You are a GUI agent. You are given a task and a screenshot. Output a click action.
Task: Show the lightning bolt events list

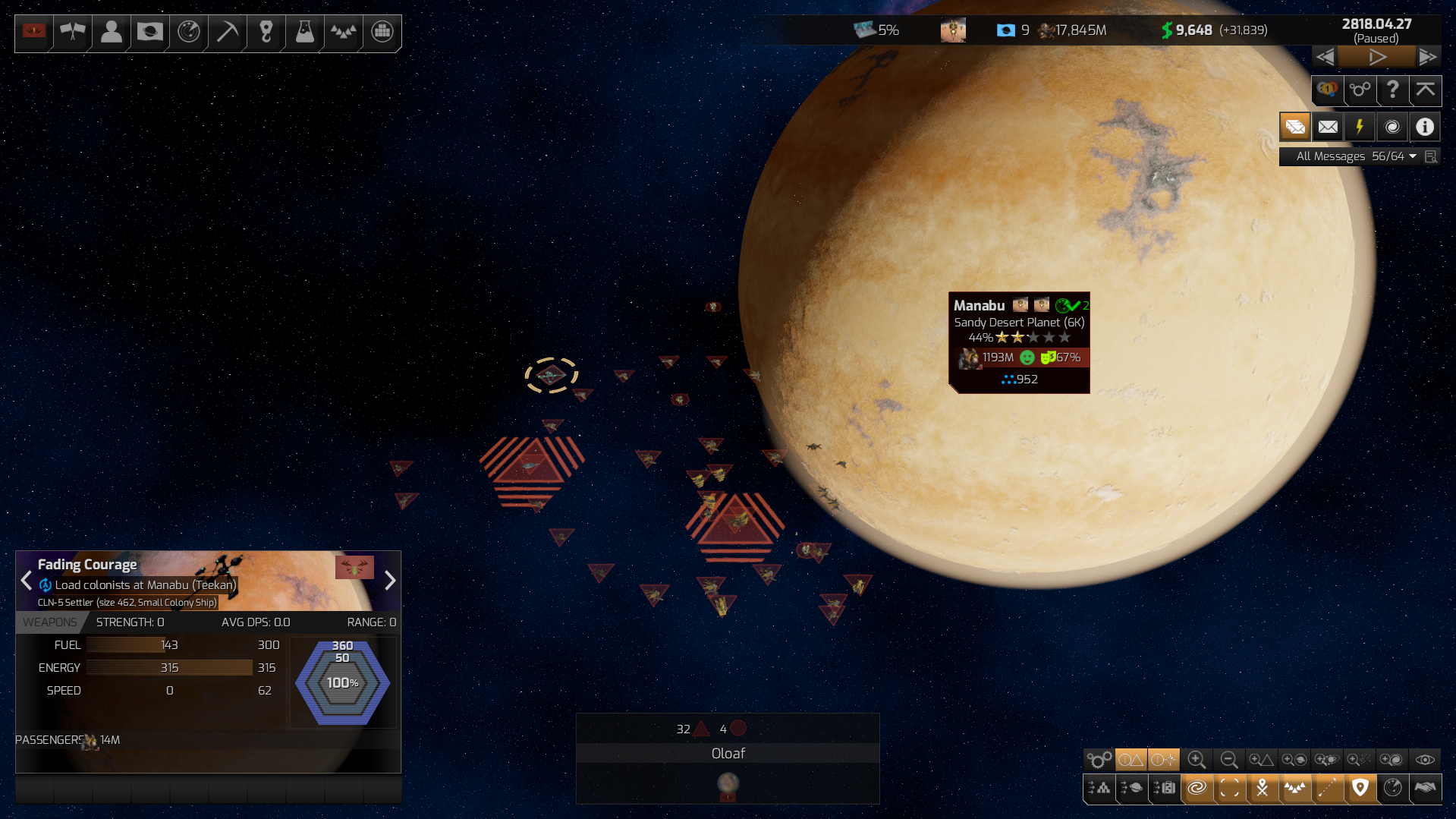[x=1360, y=127]
